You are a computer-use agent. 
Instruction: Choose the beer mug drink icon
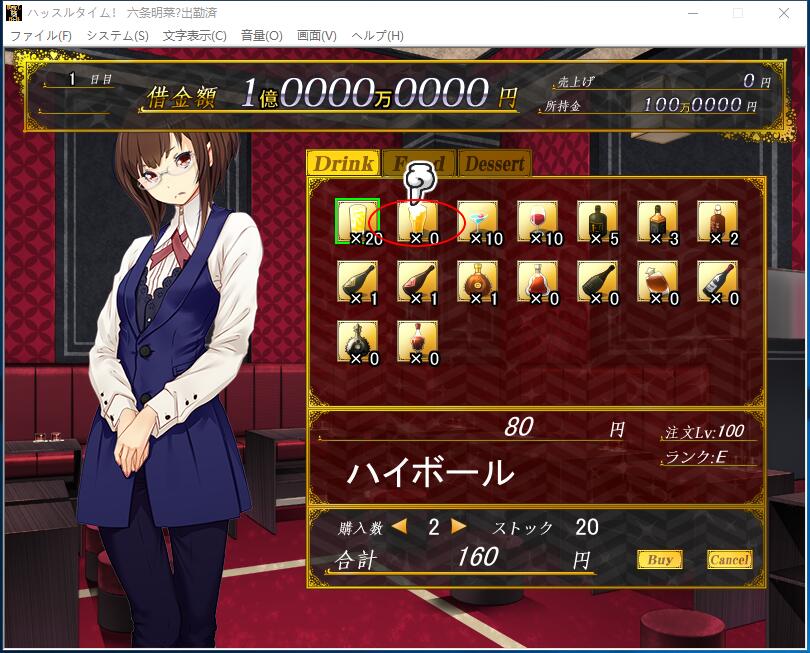tap(417, 221)
